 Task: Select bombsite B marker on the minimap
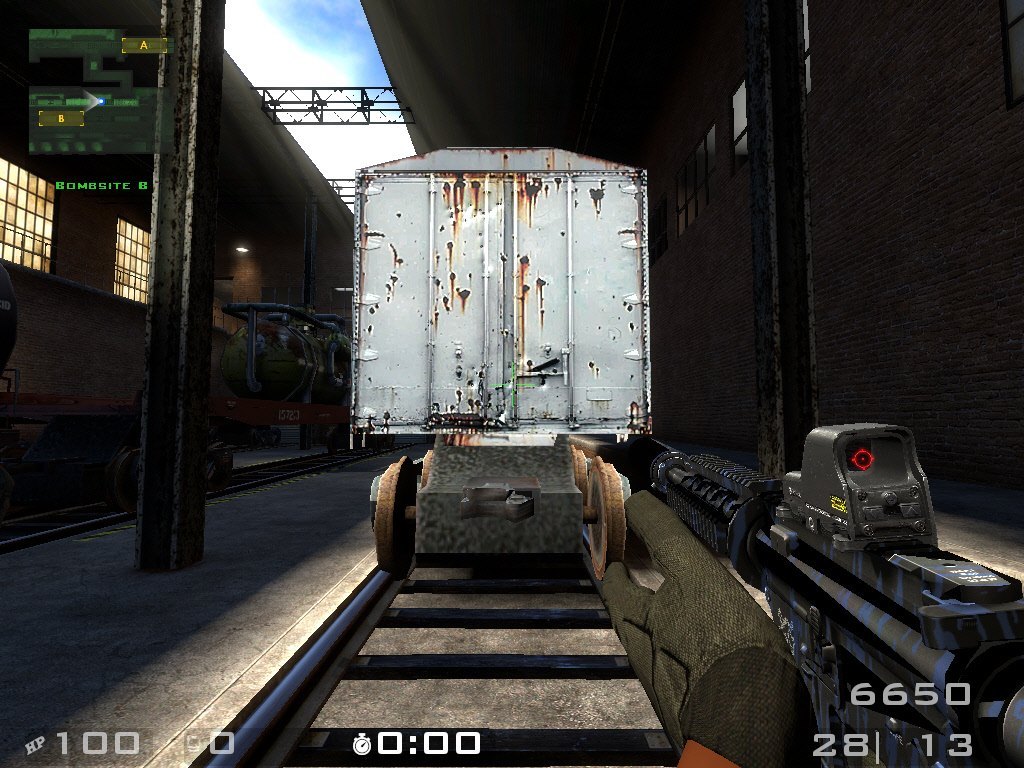[x=61, y=119]
